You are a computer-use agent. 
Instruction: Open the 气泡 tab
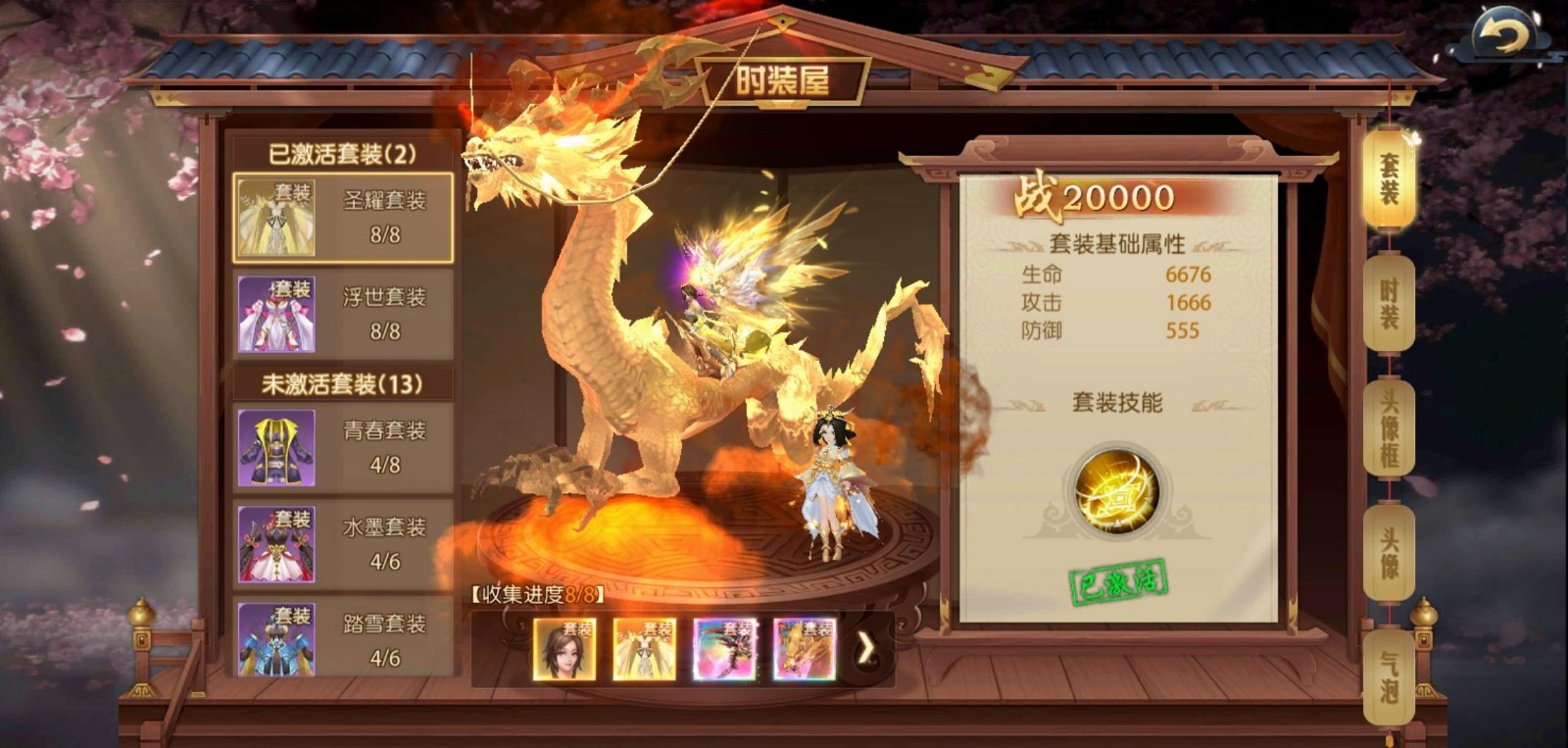click(1389, 674)
